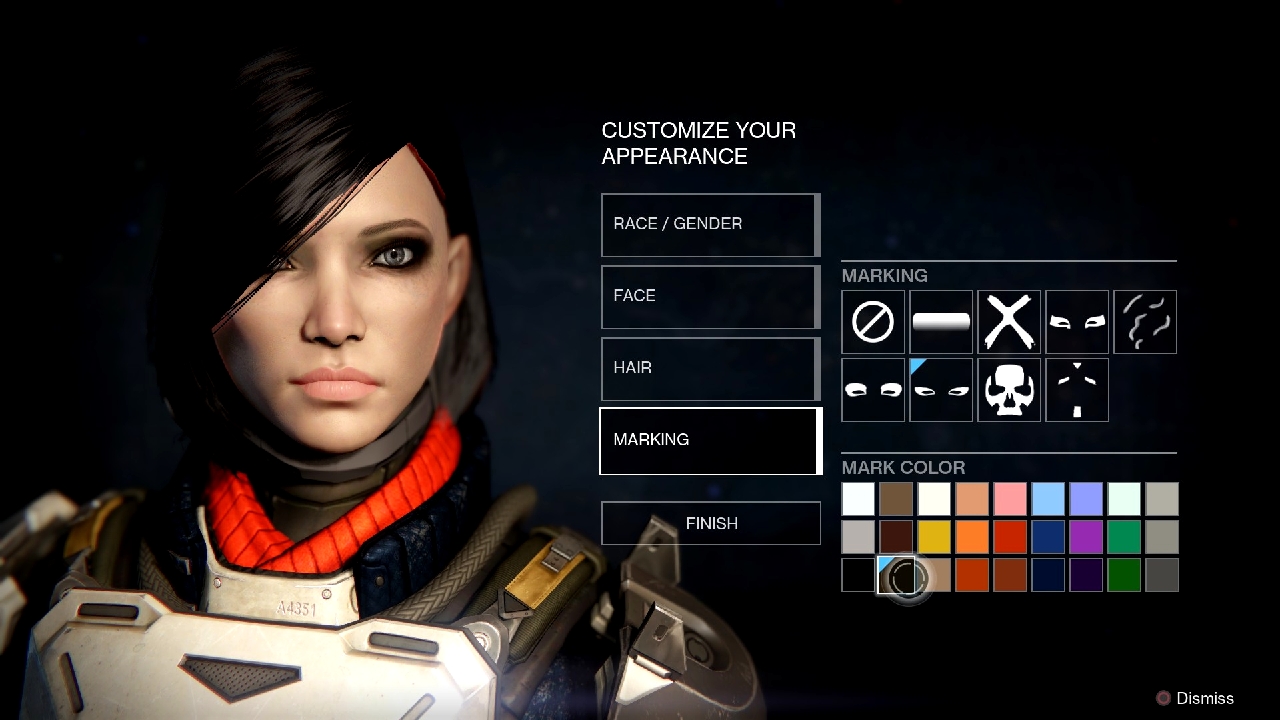Select the pure black mark color

click(x=858, y=575)
